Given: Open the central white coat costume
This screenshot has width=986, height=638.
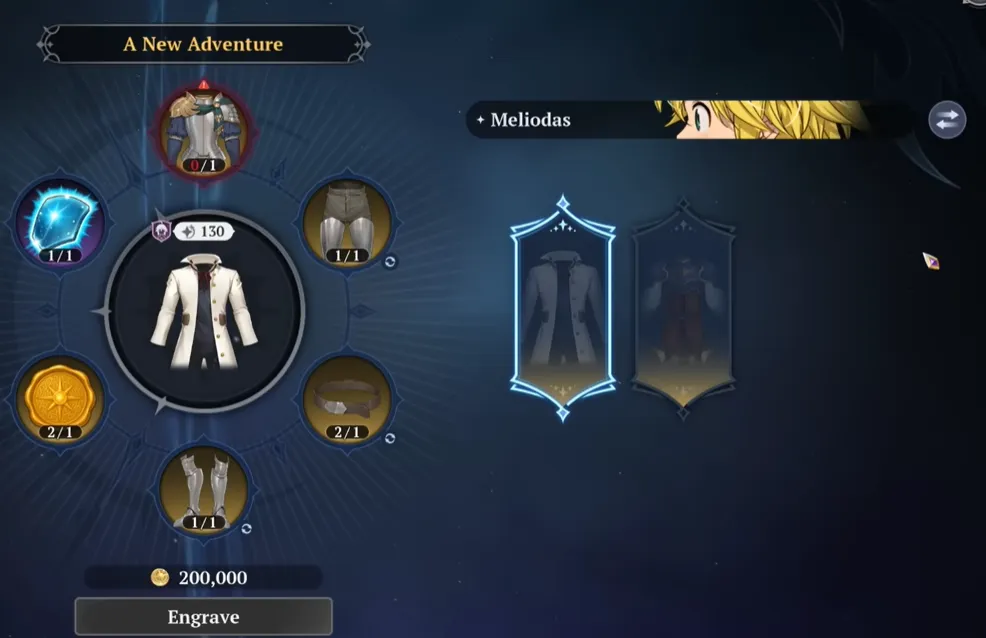Looking at the screenshot, I should click(x=204, y=311).
